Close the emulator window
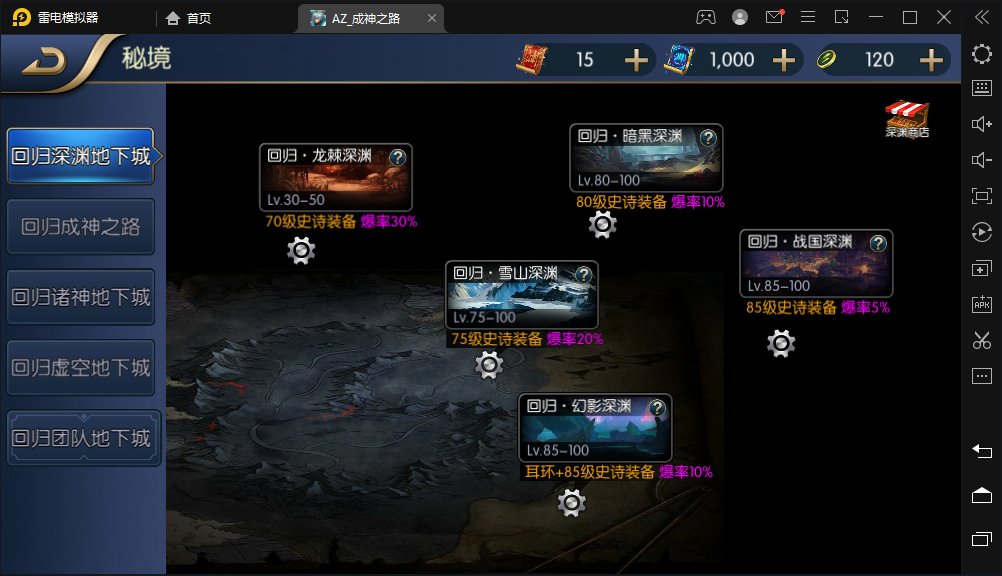 click(x=943, y=17)
